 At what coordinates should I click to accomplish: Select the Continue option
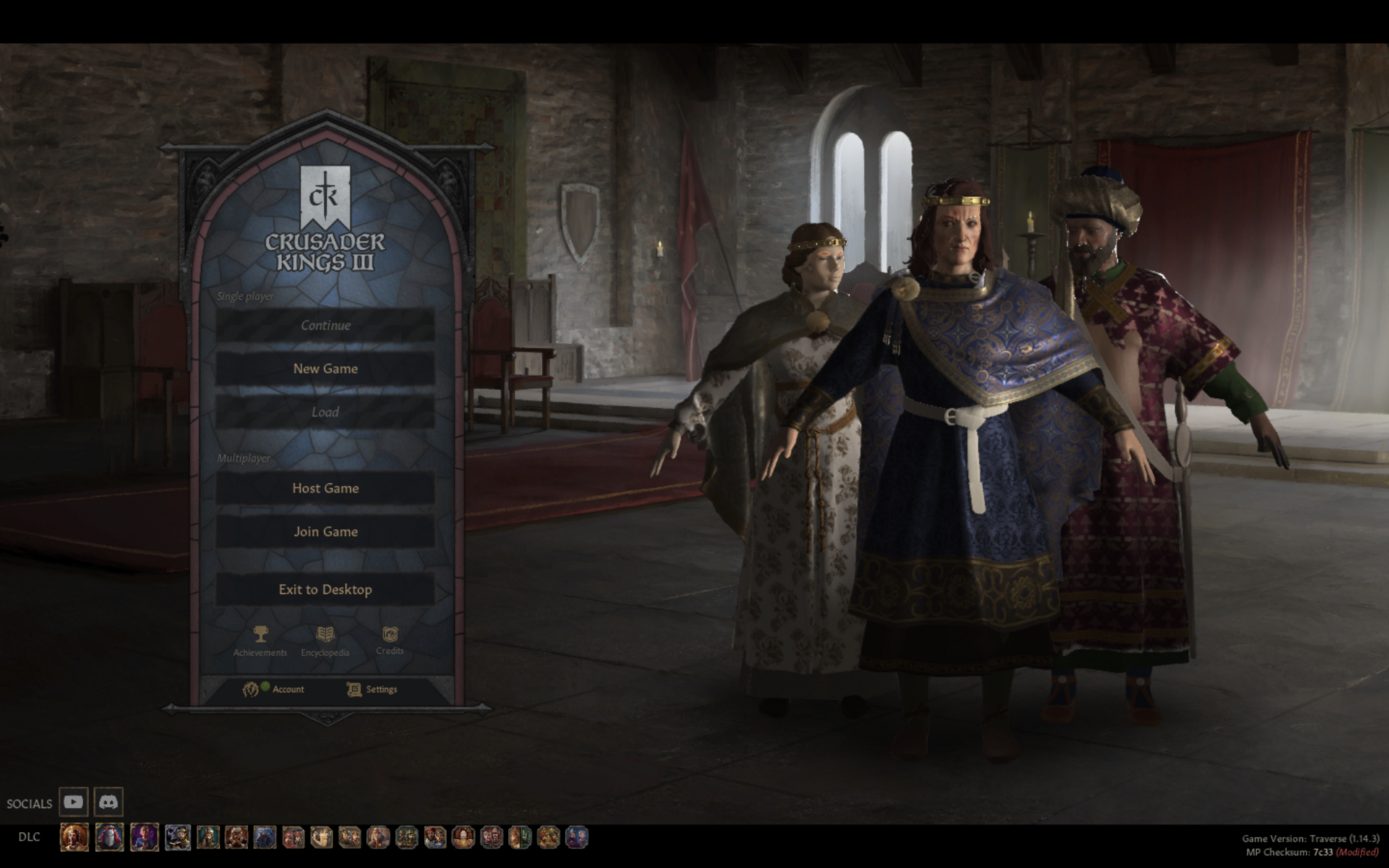[326, 325]
